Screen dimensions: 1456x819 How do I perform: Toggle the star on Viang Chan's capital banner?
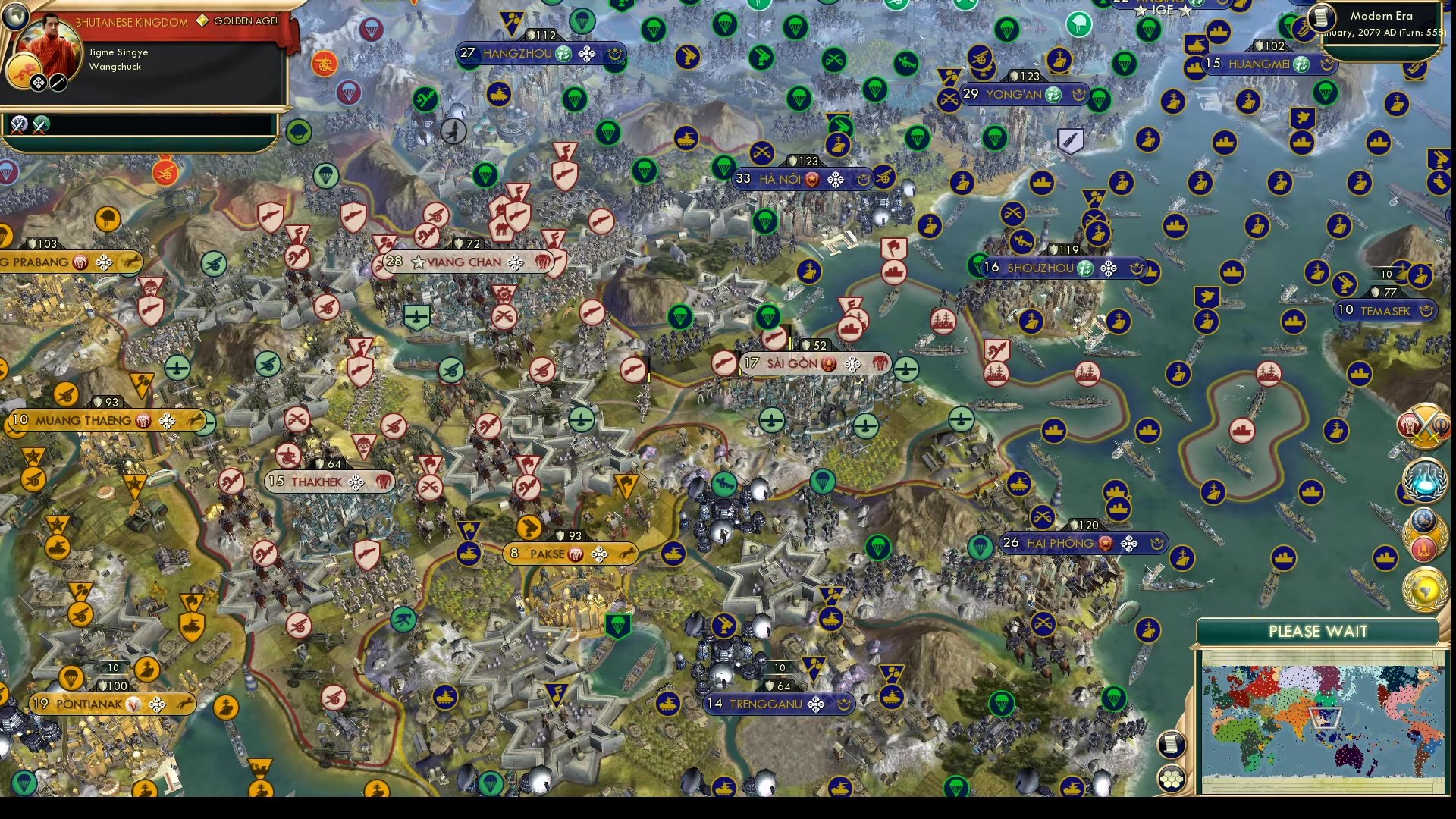click(418, 262)
